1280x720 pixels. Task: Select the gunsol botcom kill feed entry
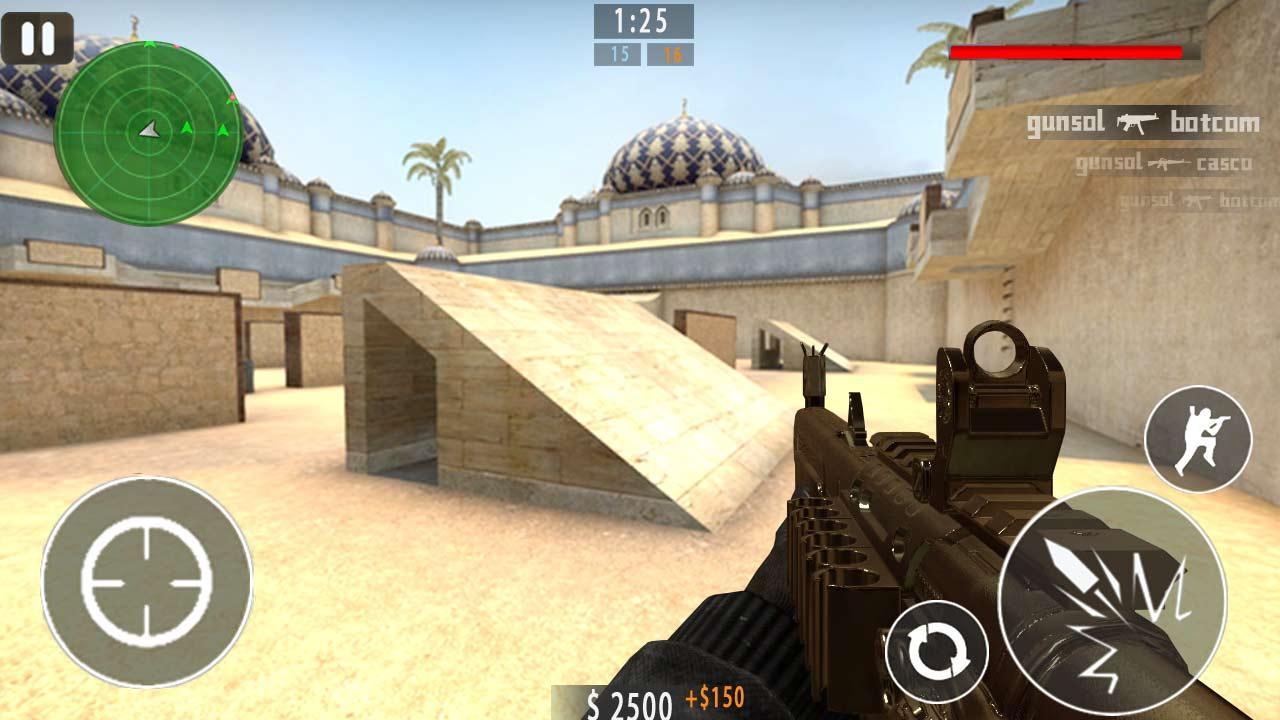coord(1140,123)
